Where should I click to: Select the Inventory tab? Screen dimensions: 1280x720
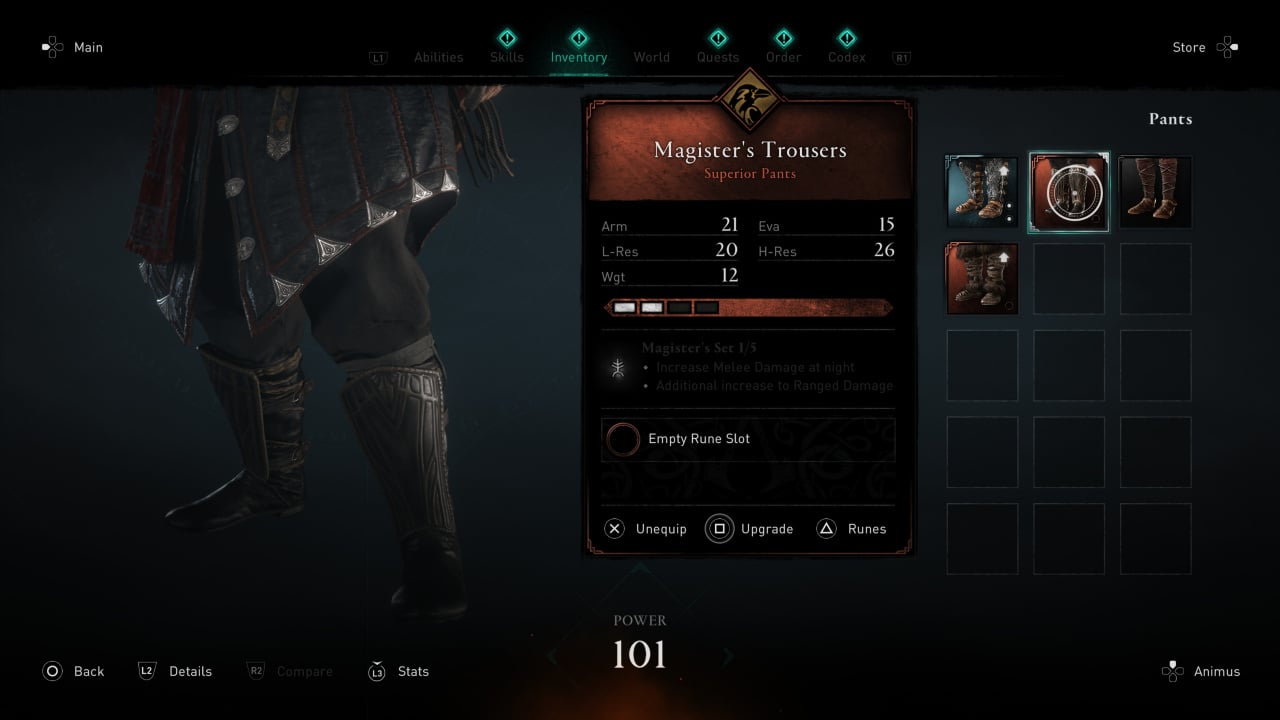(578, 57)
